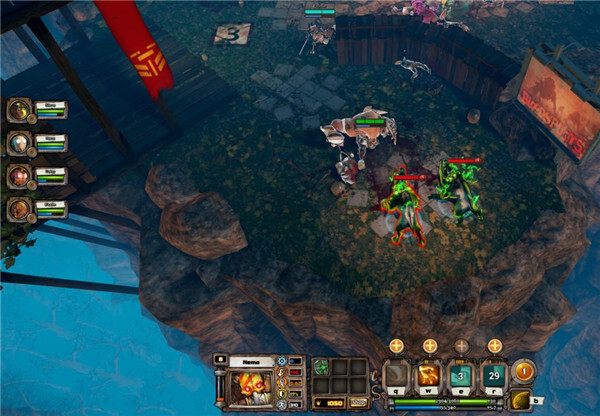Use the yellow item in the B slot
The width and height of the screenshot is (600, 416).
521,400
